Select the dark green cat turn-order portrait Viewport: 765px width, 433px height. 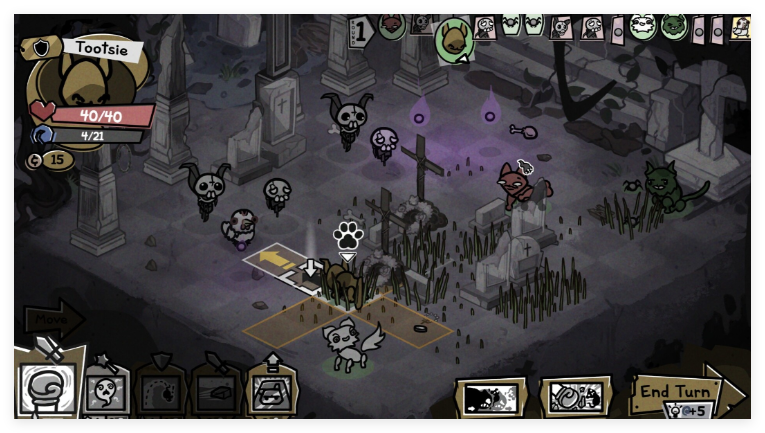point(674,24)
